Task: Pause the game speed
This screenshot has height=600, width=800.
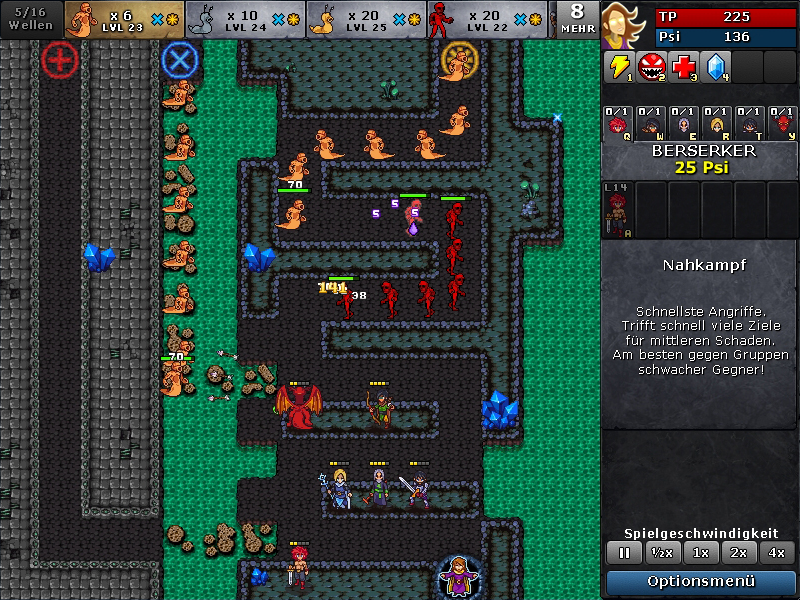Action: (x=625, y=553)
